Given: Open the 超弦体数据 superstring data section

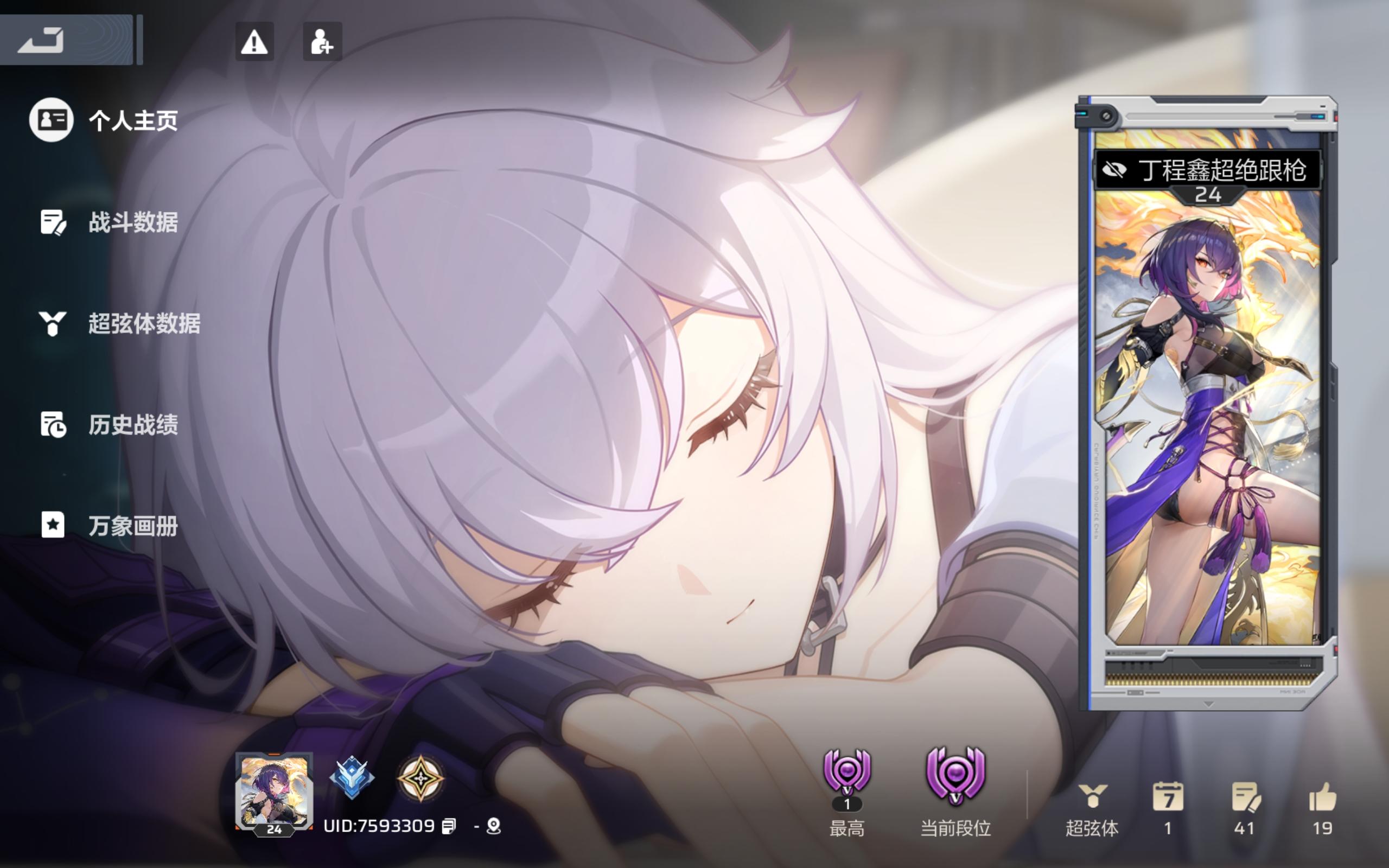Looking at the screenshot, I should coord(145,324).
